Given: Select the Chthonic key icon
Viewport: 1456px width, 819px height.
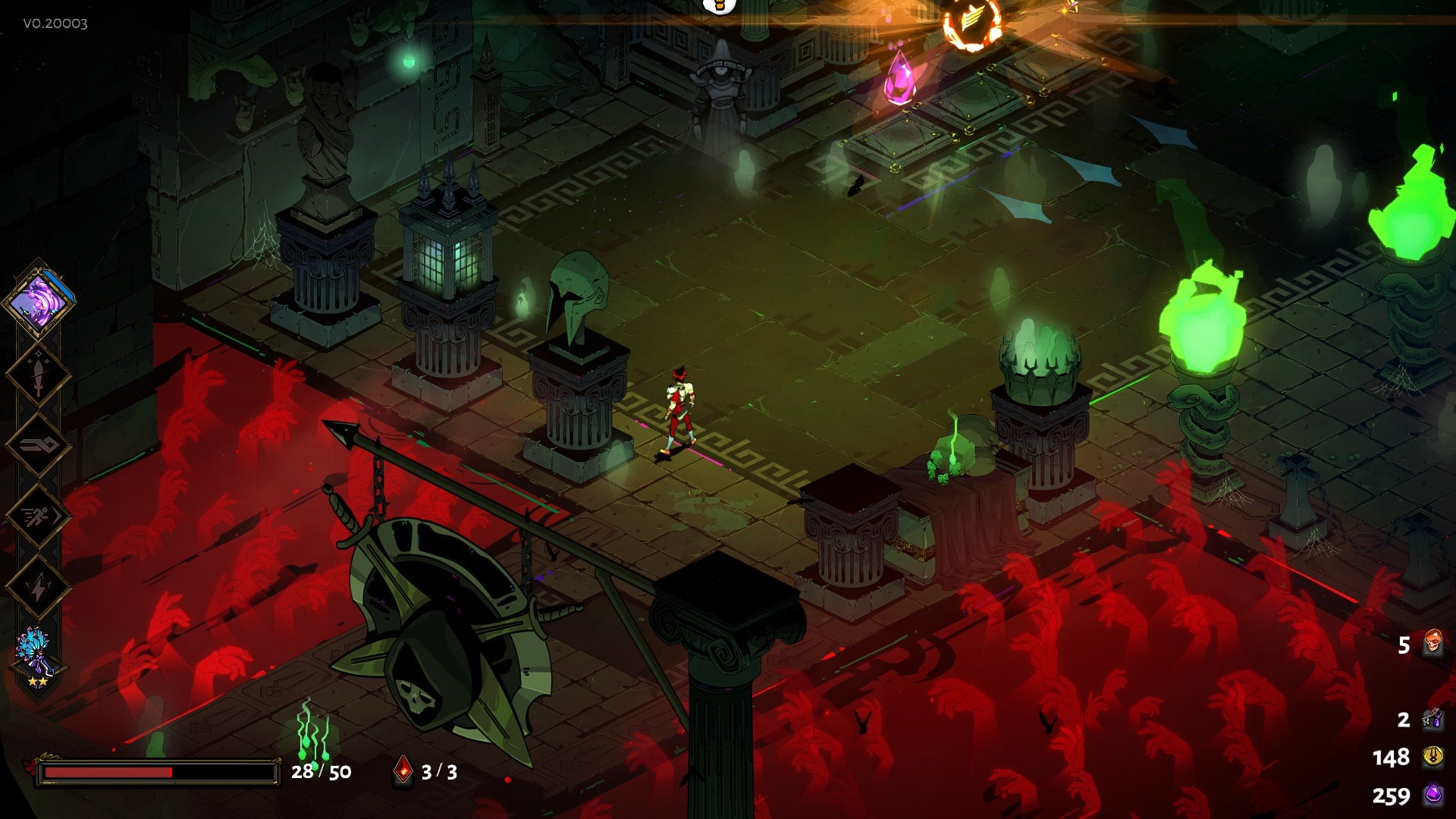Looking at the screenshot, I should click(1432, 718).
